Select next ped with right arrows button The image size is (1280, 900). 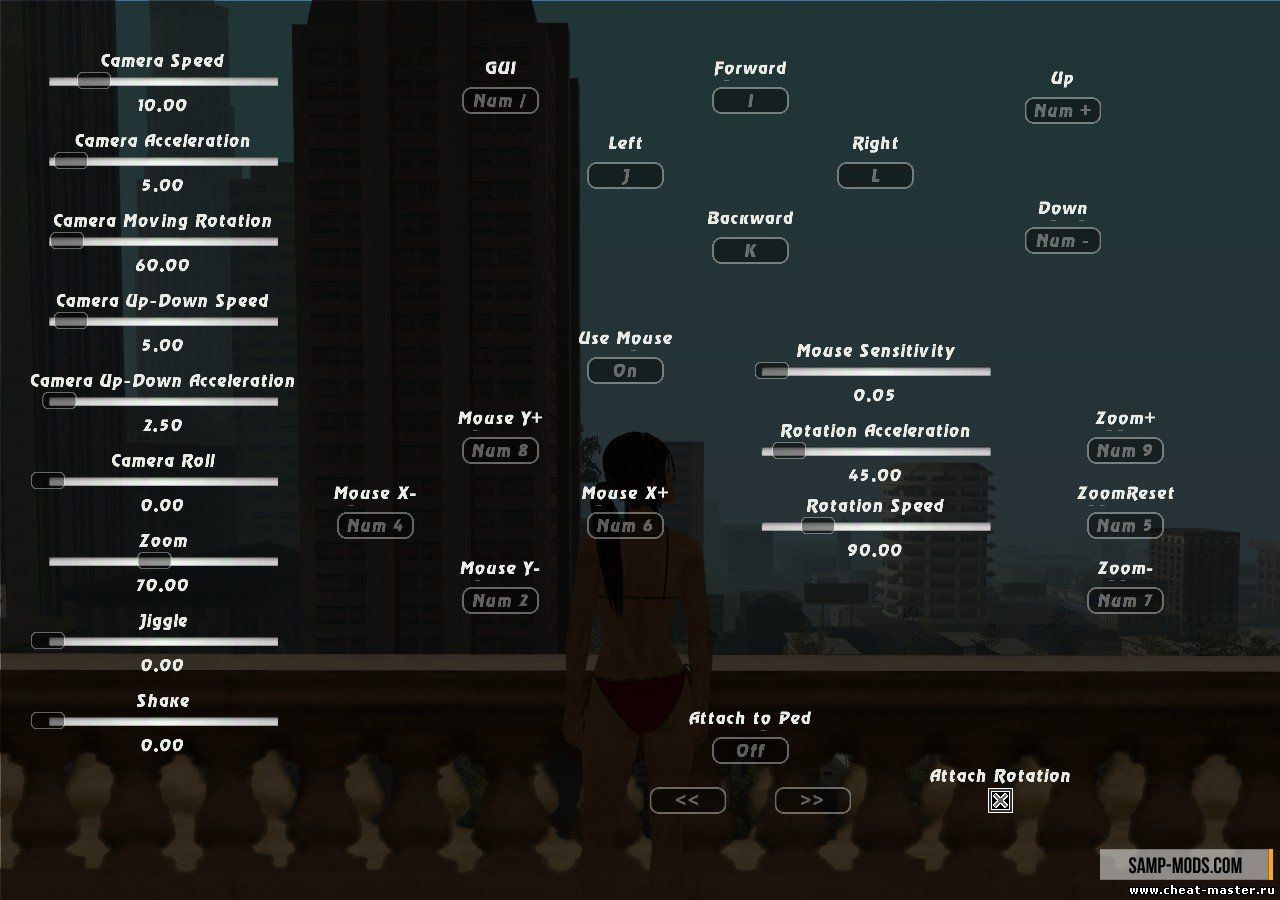(812, 800)
